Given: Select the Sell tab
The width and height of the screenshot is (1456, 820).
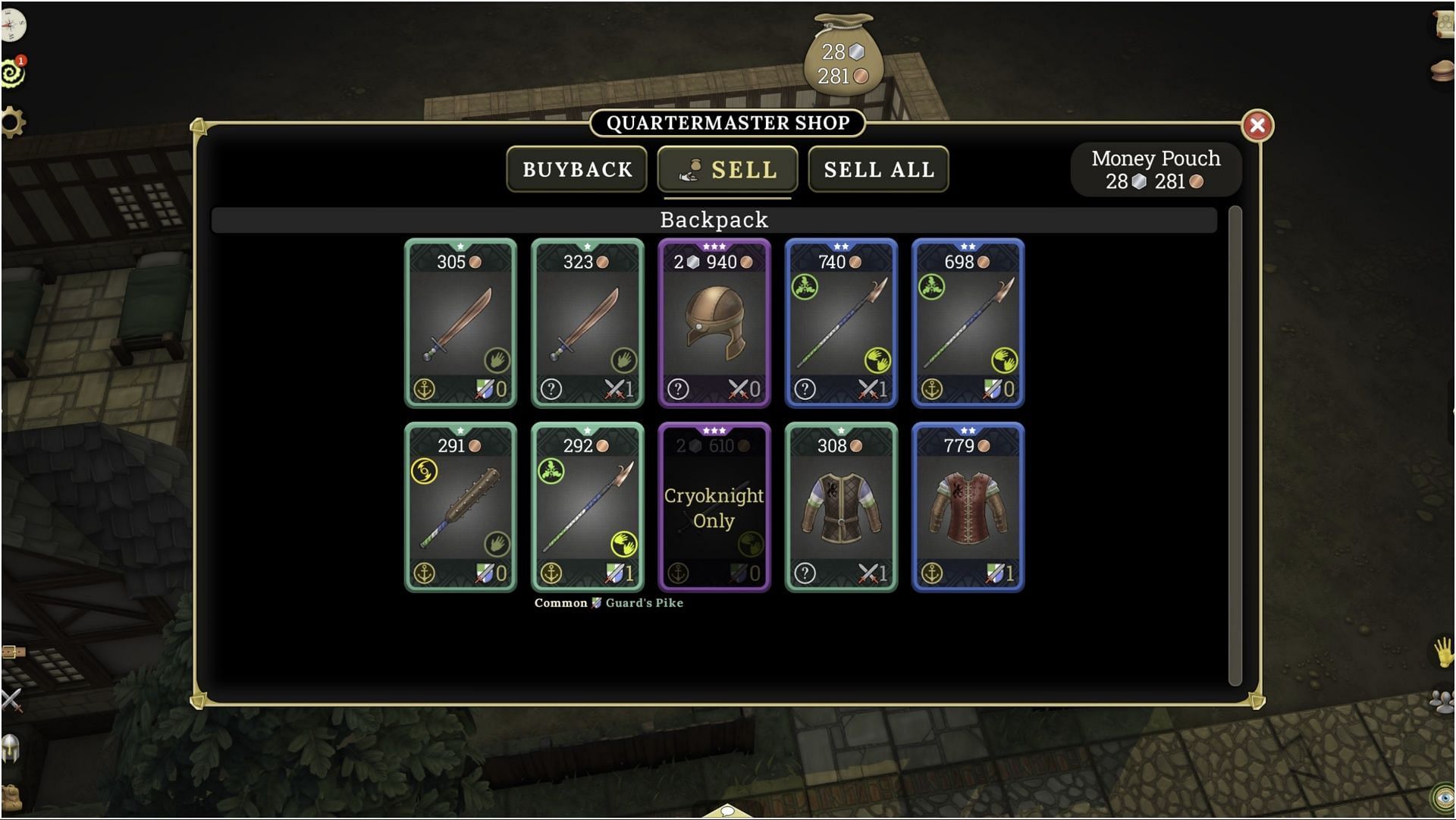Looking at the screenshot, I should (727, 169).
